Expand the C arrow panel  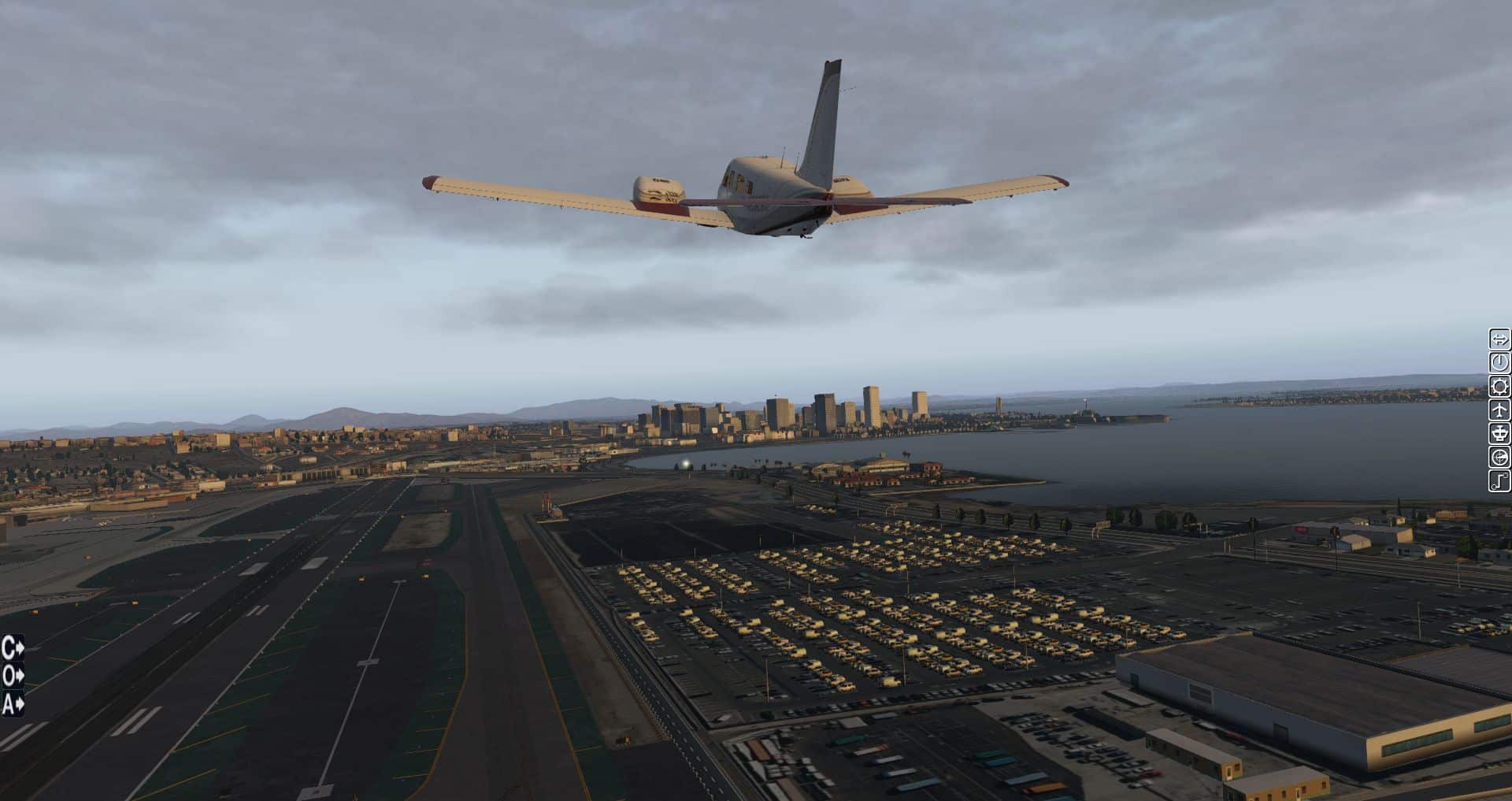(13, 648)
